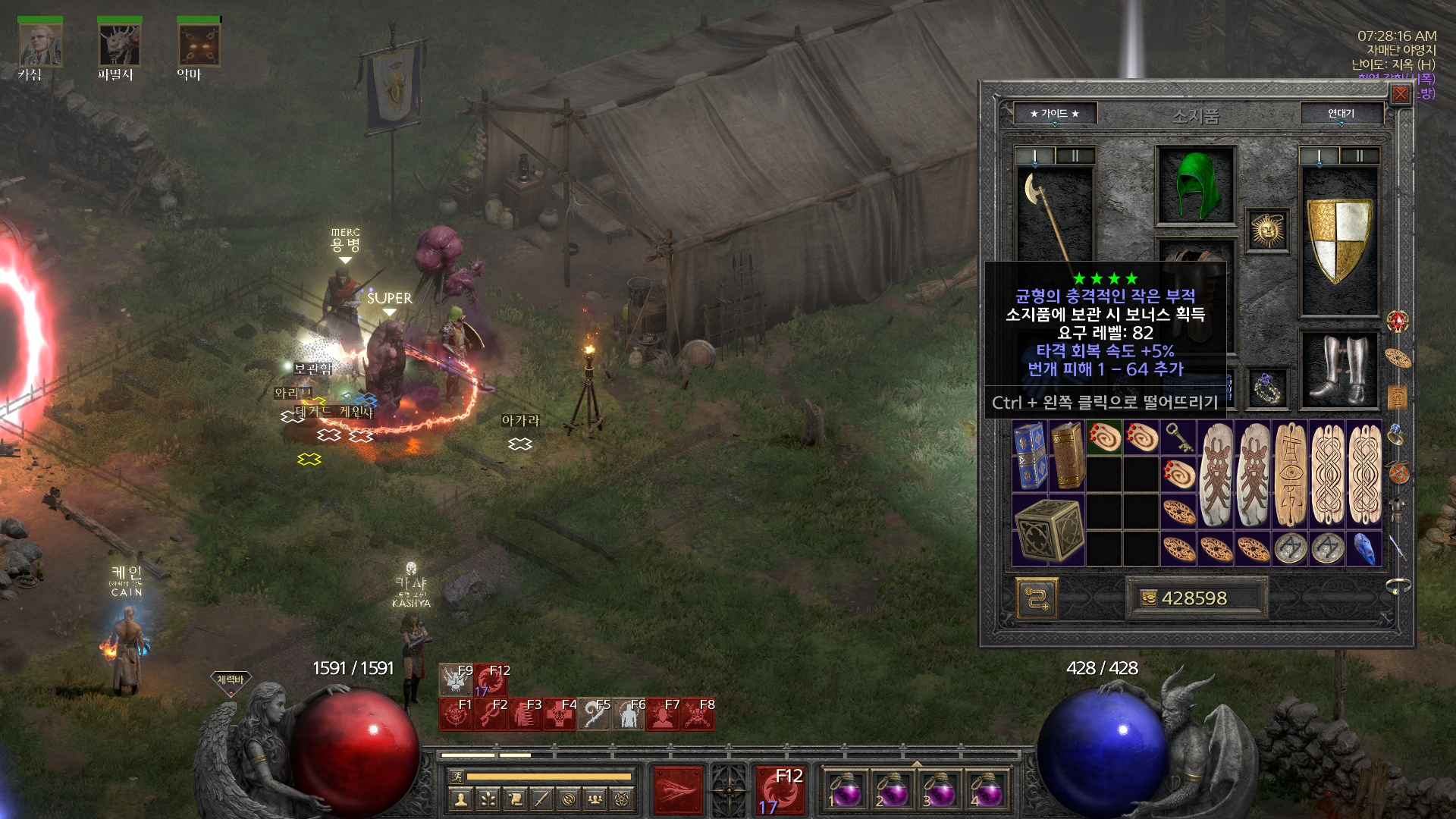This screenshot has width=1456, height=819.
Task: Use the first purple potion in belt
Action: [844, 791]
